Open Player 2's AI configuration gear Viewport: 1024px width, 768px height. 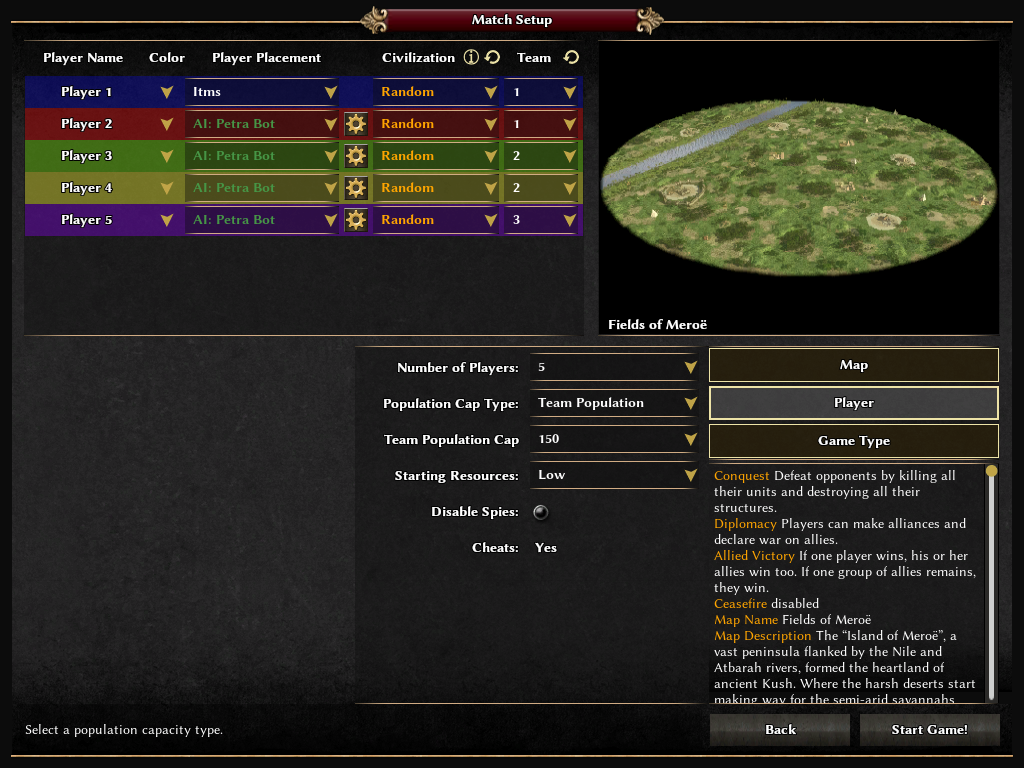click(x=355, y=124)
